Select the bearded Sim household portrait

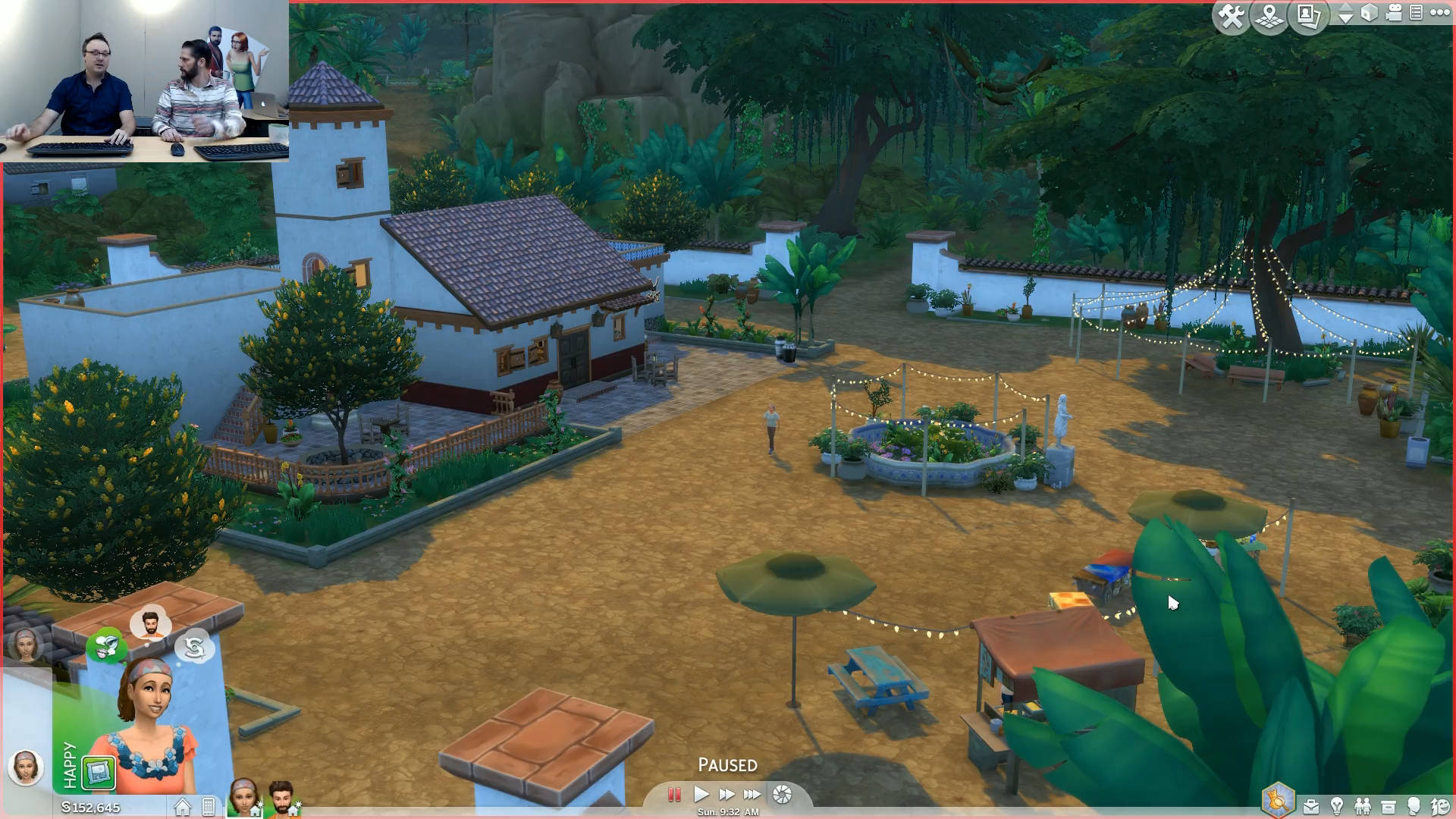point(281,797)
